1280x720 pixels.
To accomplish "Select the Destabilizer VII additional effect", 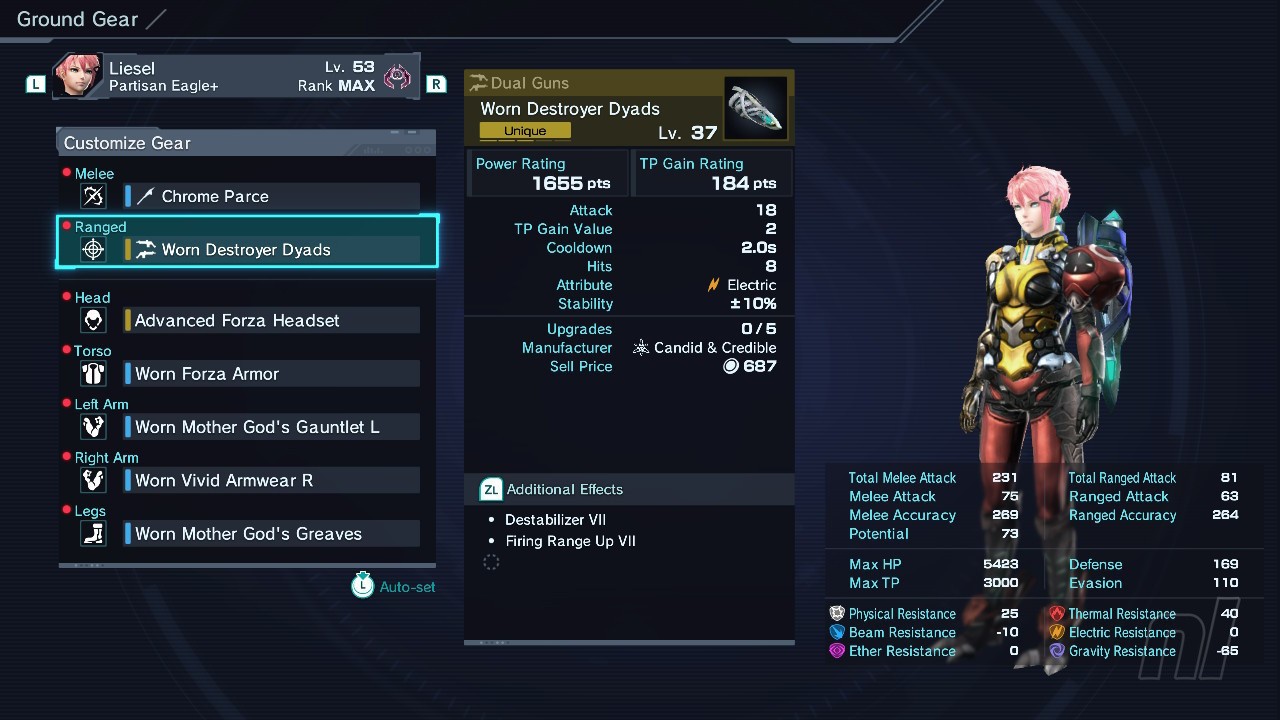I will (x=555, y=520).
